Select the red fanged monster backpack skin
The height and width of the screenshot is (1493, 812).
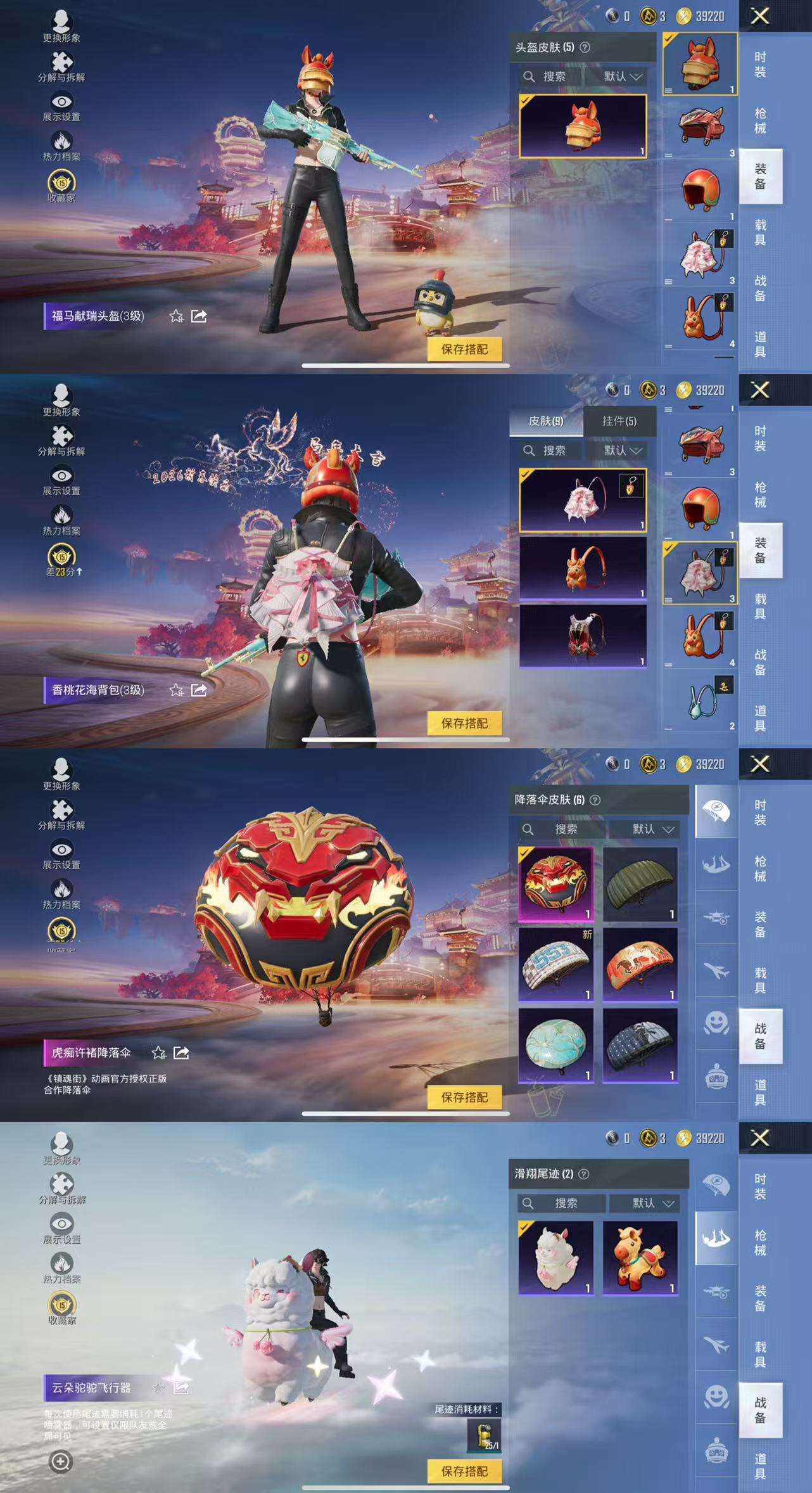pos(583,636)
